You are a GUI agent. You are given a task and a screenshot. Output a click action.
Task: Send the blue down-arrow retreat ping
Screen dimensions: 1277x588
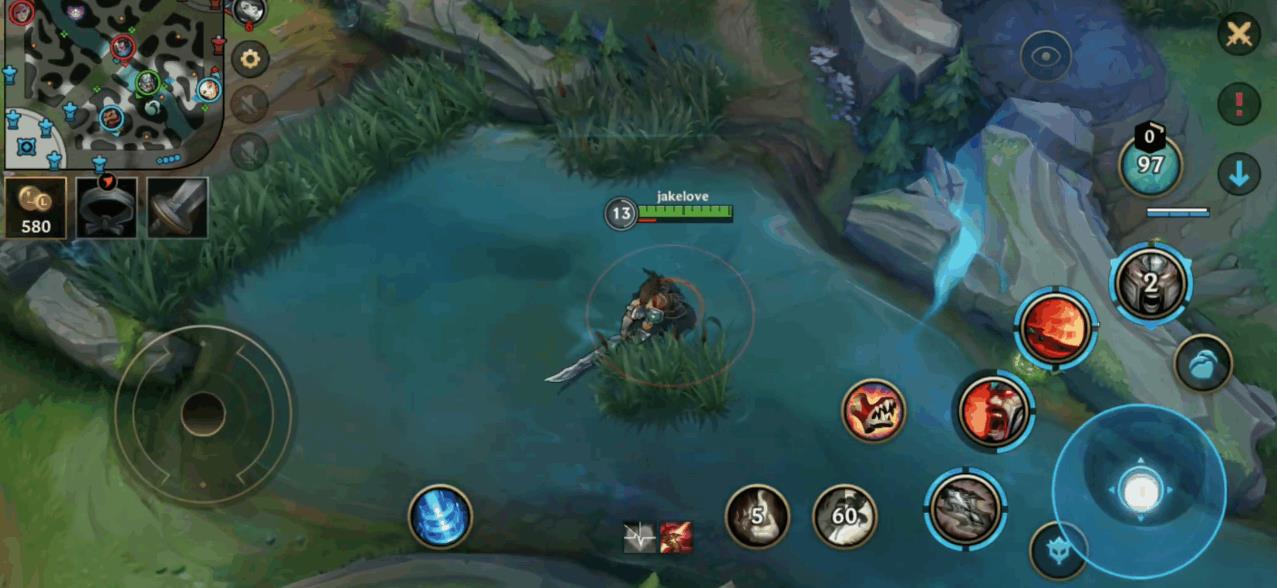click(1239, 175)
